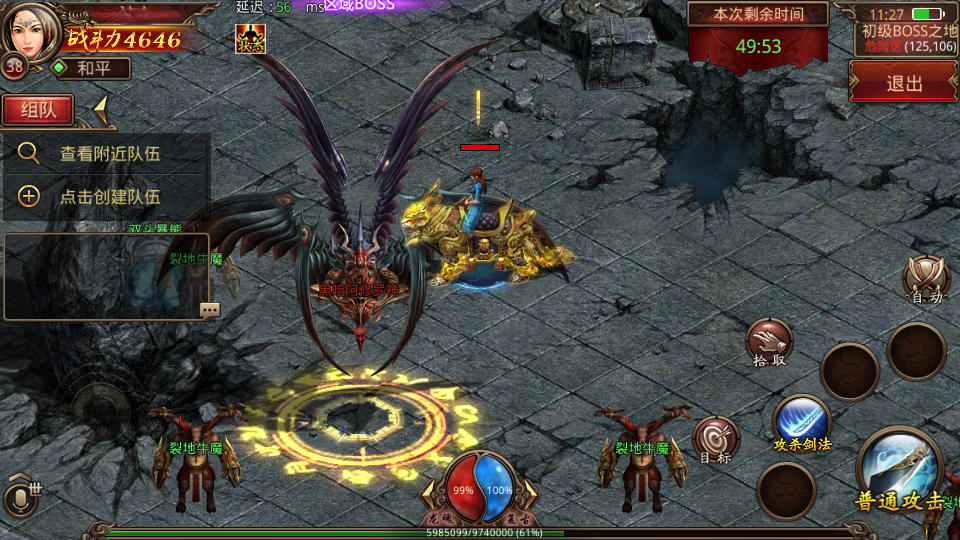Tap the 拾取 pickup button
This screenshot has height=540, width=960.
(x=768, y=343)
